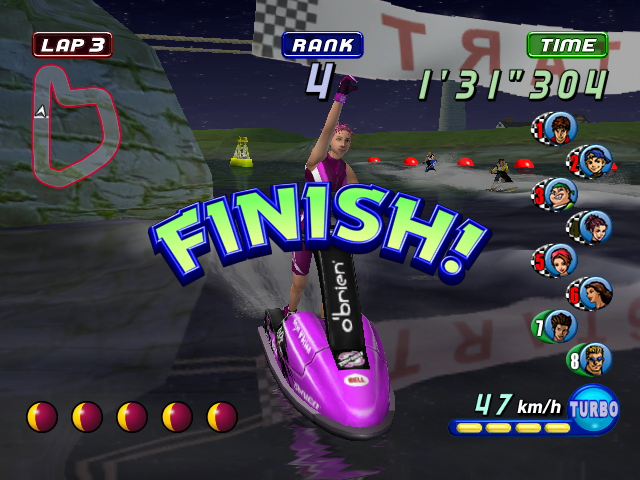Pick the rank 3 racer with green bandana
This screenshot has width=640, height=480.
(x=556, y=192)
